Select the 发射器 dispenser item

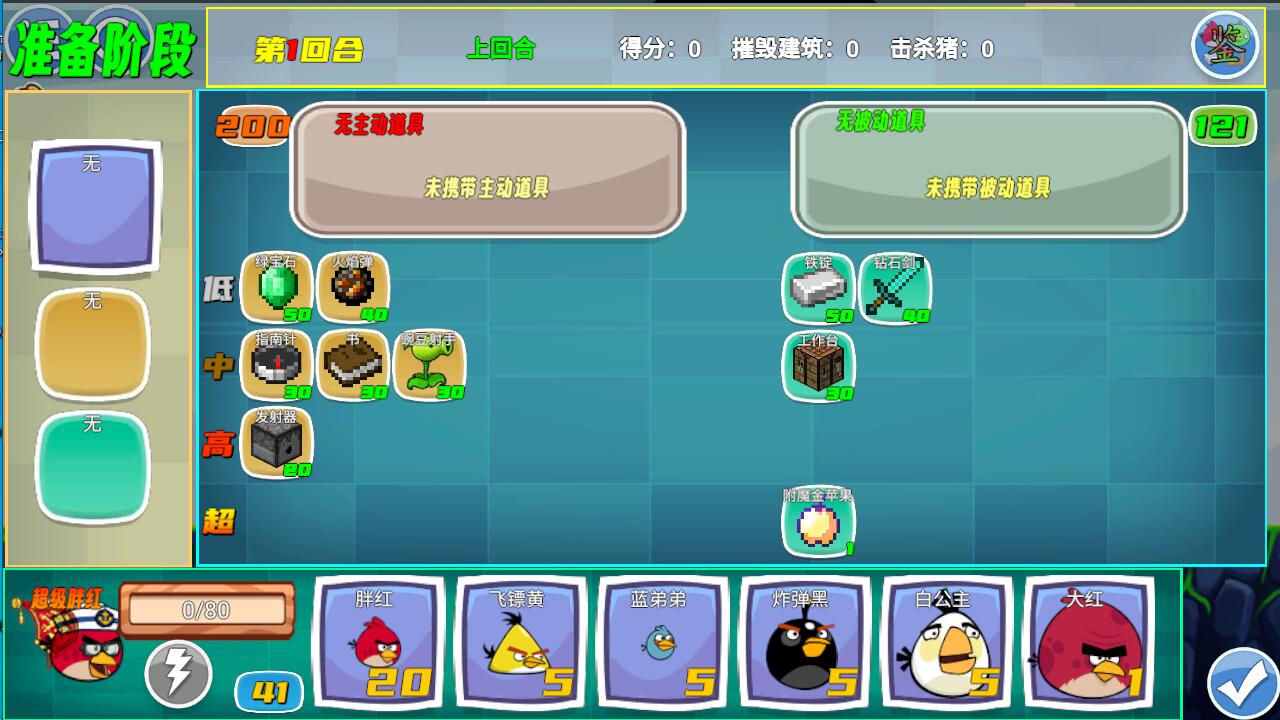275,443
